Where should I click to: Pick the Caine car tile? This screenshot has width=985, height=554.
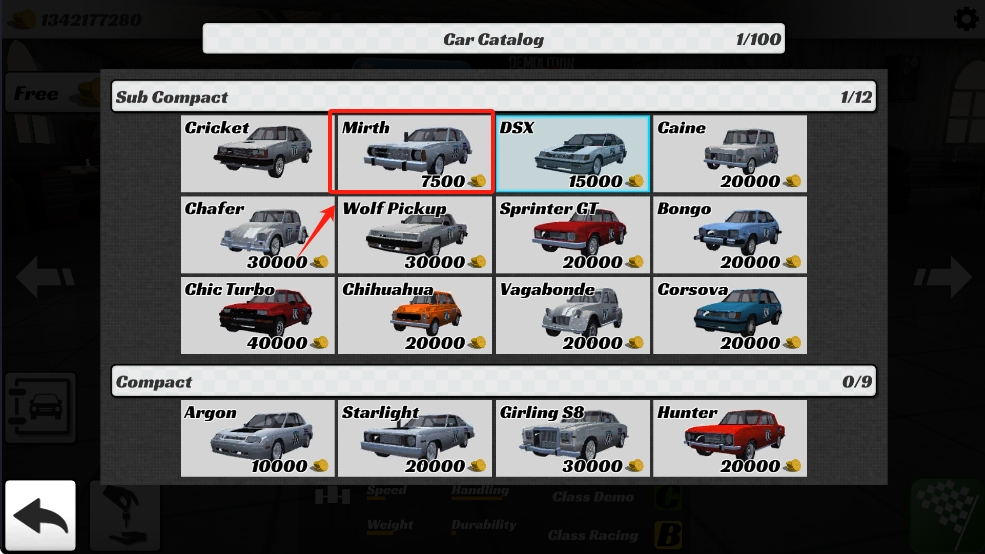729,153
